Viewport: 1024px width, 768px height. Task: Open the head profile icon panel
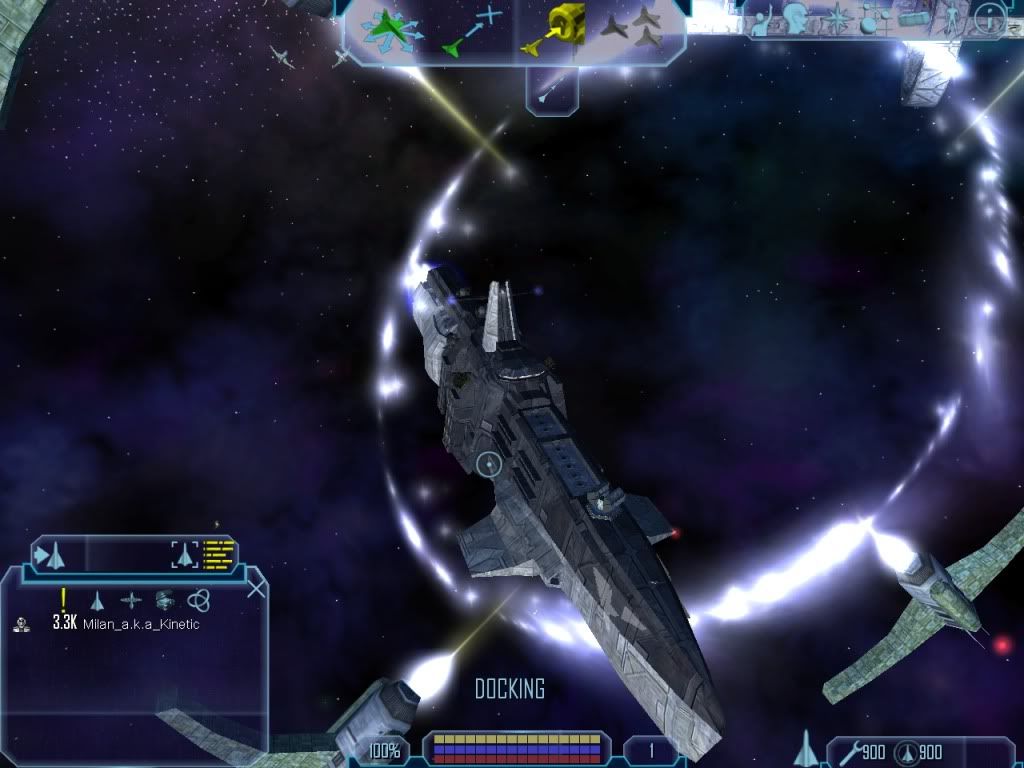point(797,18)
